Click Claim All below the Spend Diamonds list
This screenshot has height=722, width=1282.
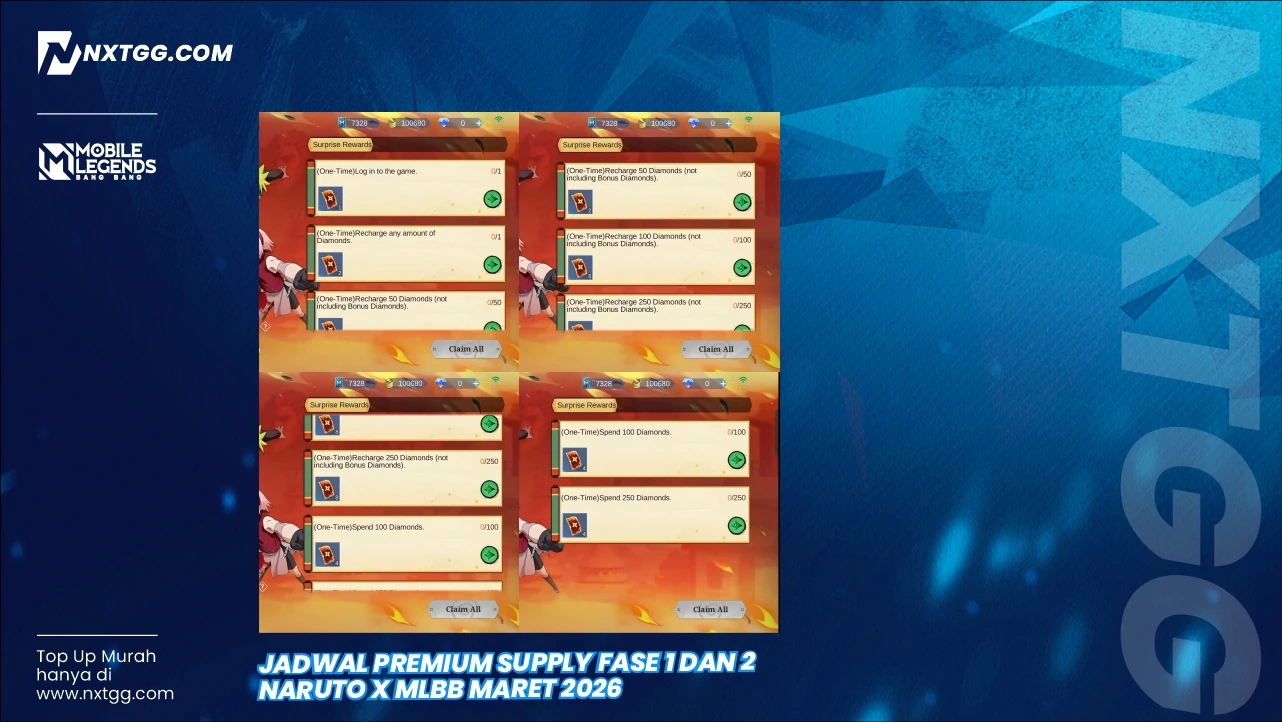pos(711,609)
